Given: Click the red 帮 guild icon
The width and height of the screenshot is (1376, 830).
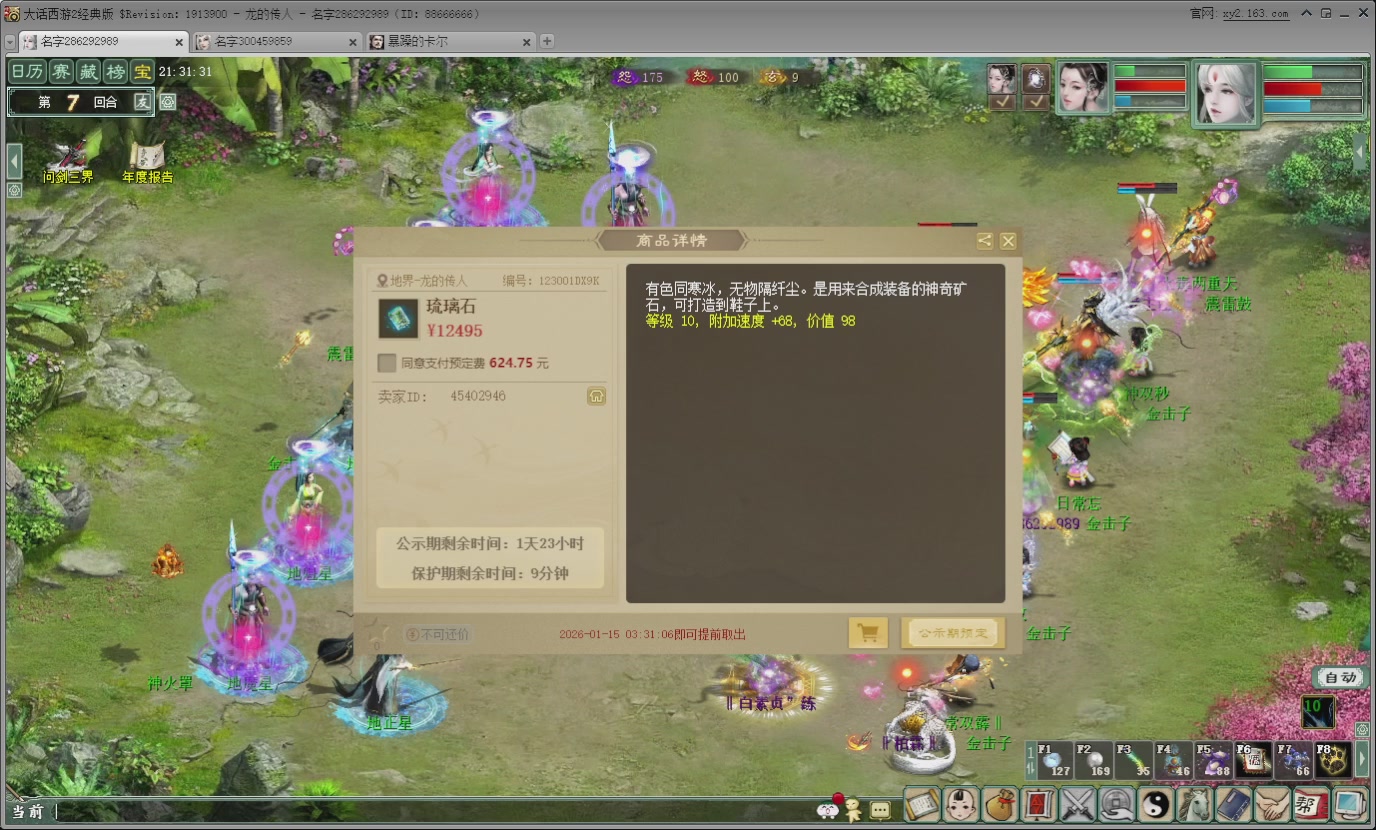Looking at the screenshot, I should tap(1308, 805).
